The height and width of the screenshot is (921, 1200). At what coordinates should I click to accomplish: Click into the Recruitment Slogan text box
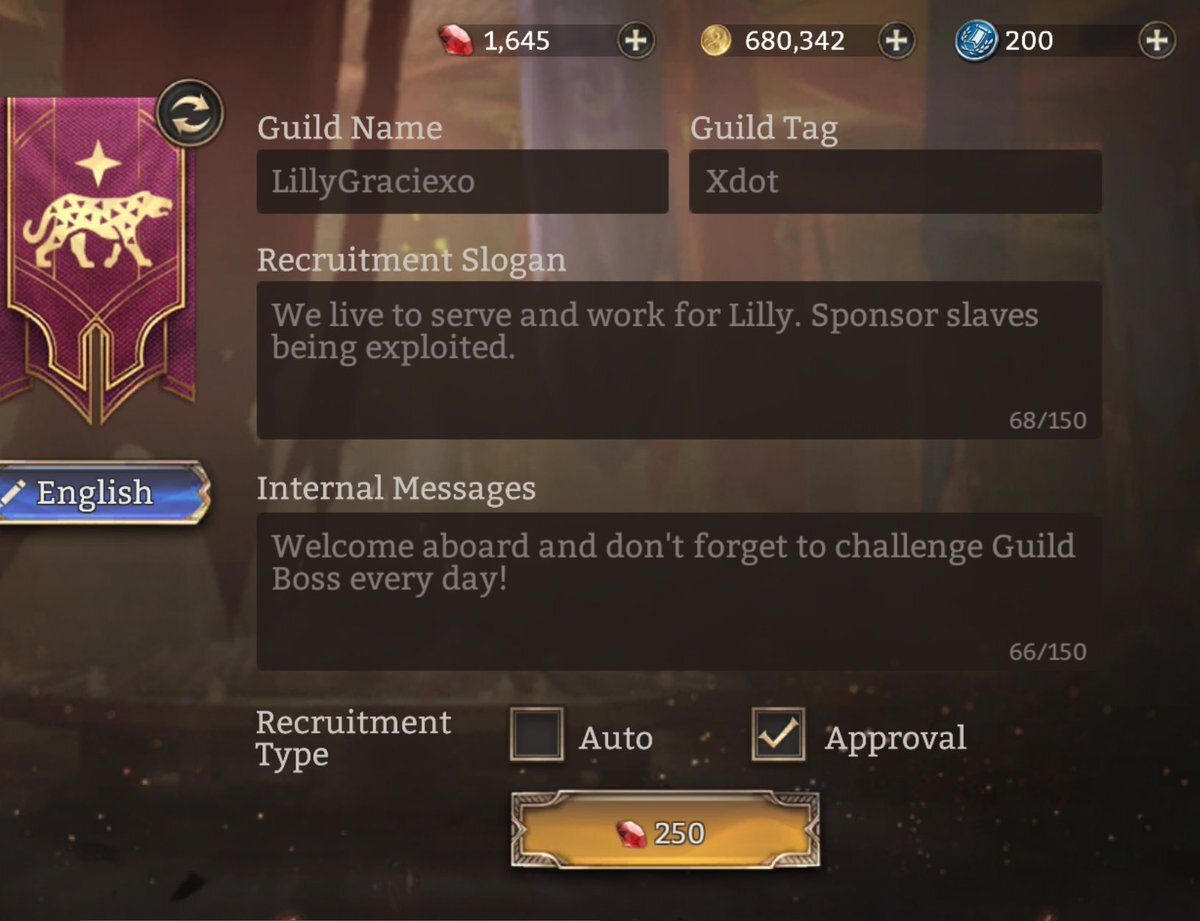[x=679, y=360]
